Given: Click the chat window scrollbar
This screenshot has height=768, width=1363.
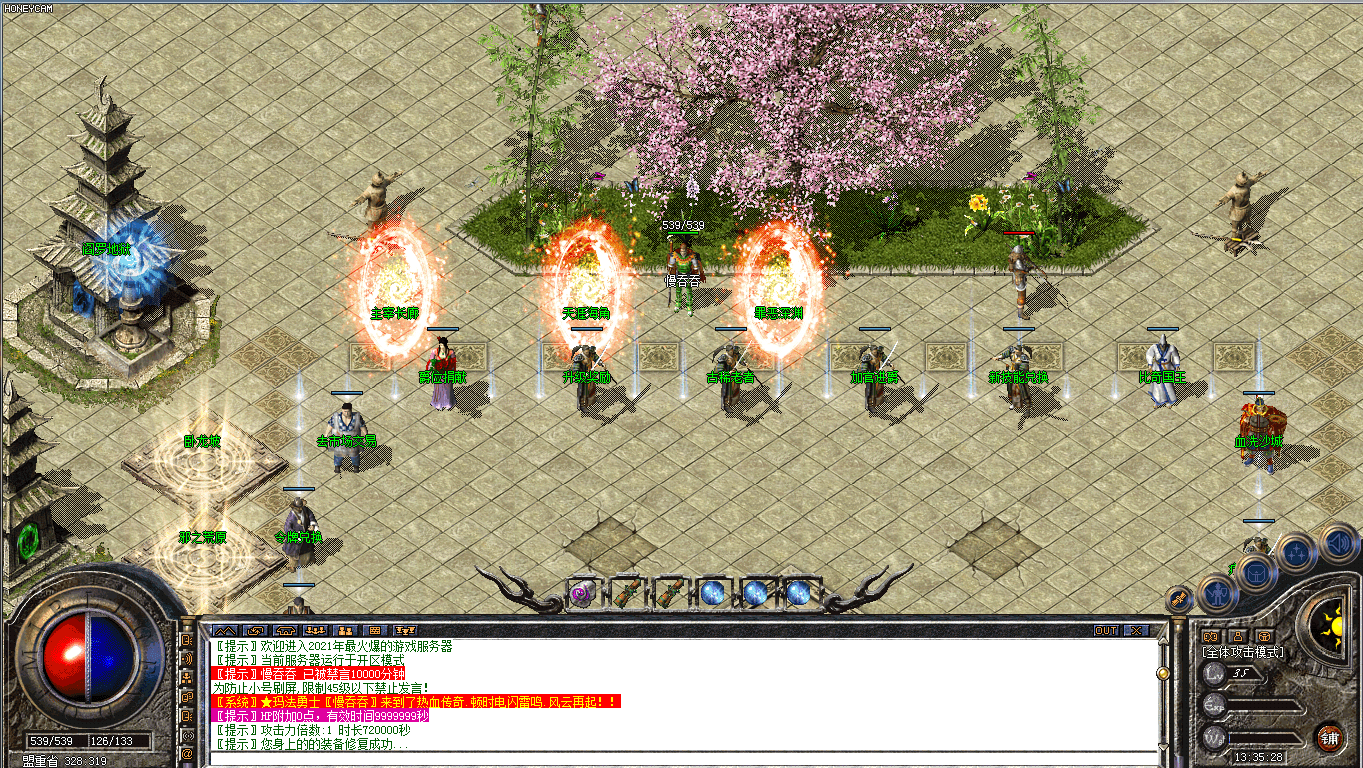Looking at the screenshot, I should pos(1162,698).
